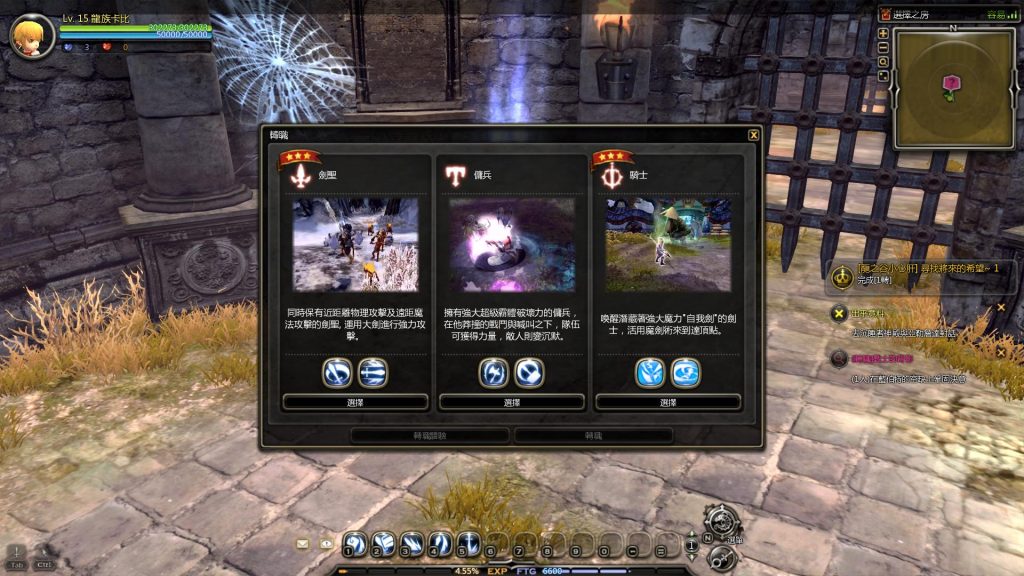Zoom out the minimap with minus button
The height and width of the screenshot is (576, 1024).
point(883,47)
